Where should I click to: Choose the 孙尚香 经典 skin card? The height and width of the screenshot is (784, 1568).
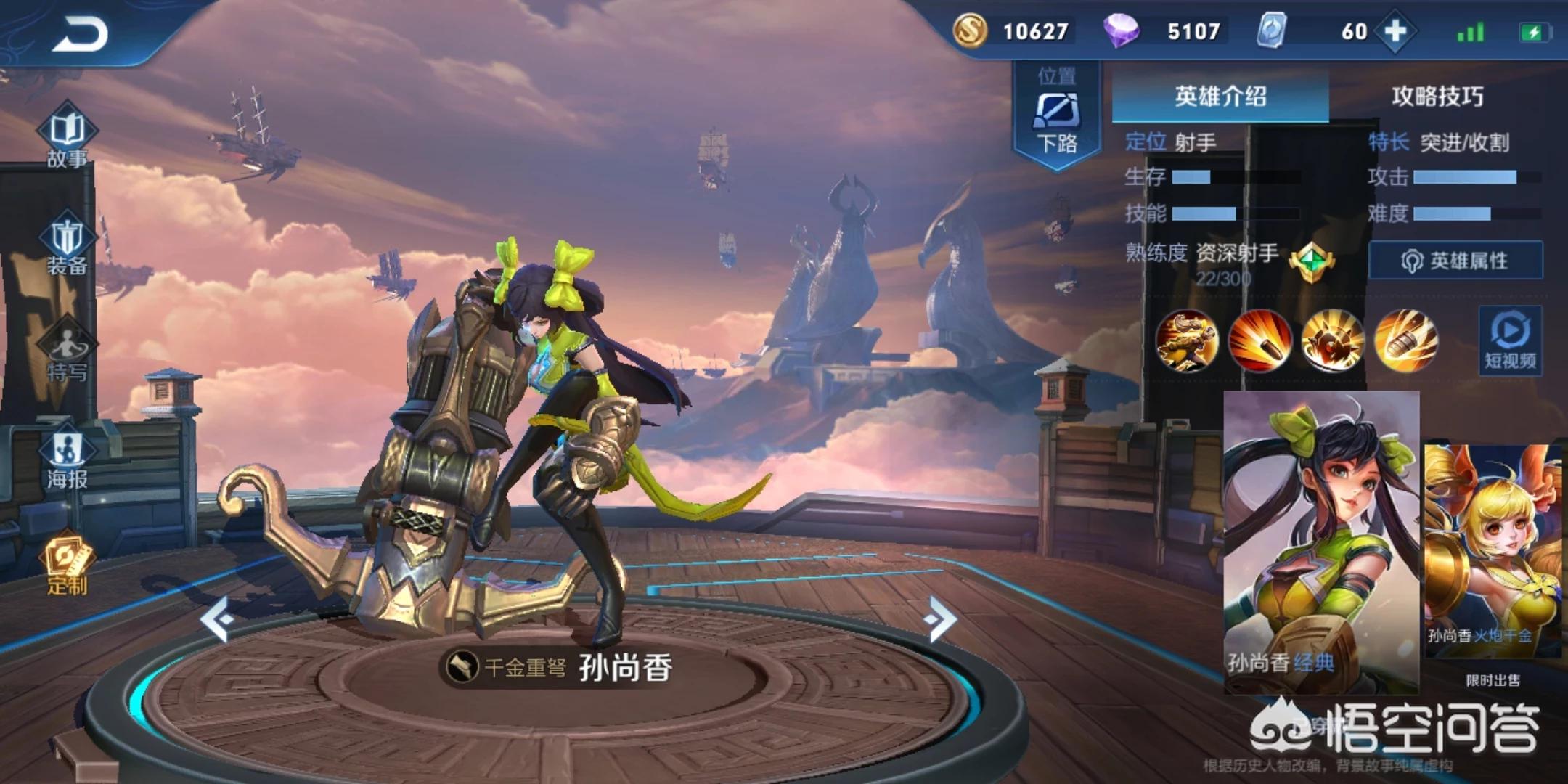[1321, 541]
